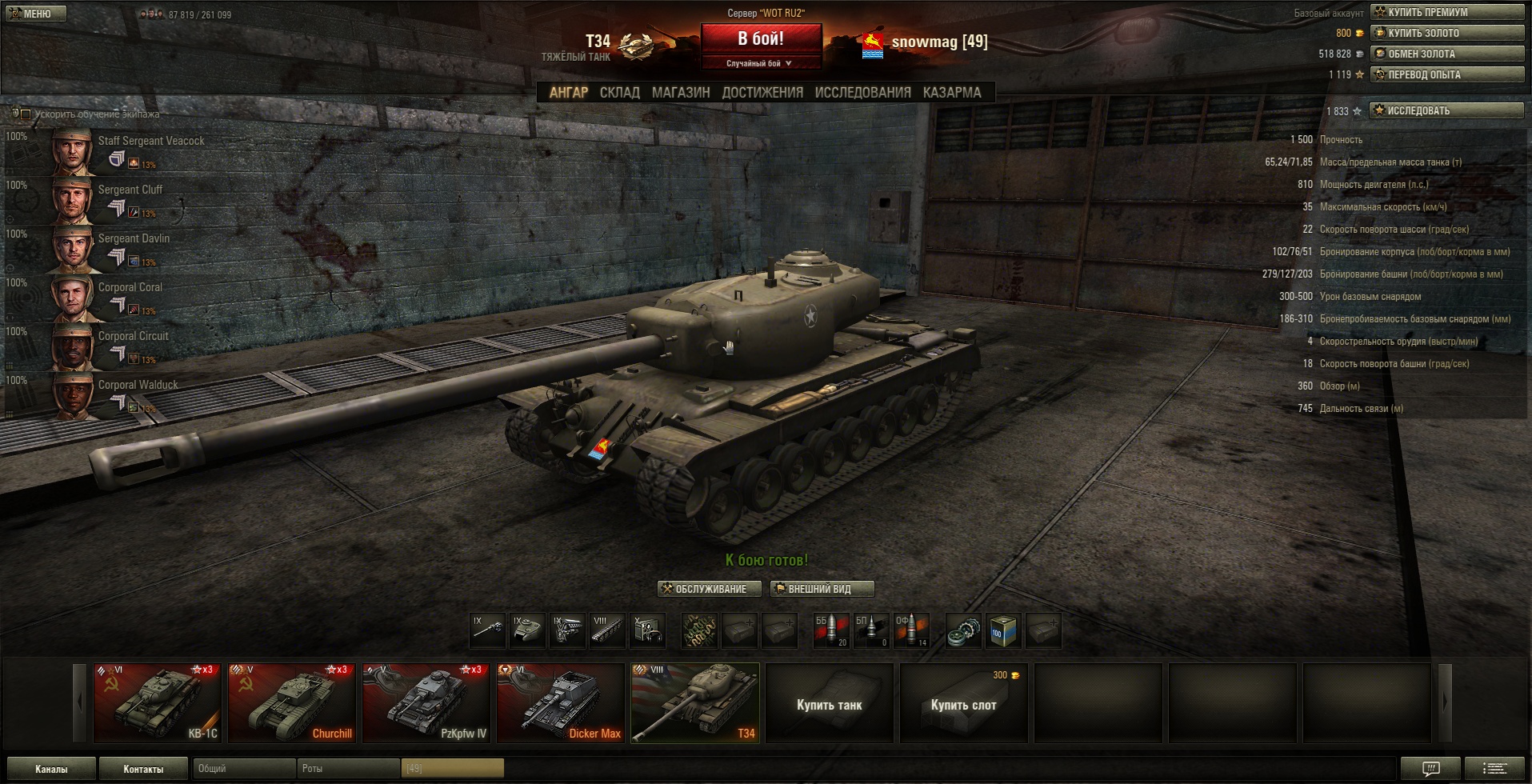Open the ОБСЛУЖИВАНИЕ service button
This screenshot has height=784, width=1532.
pos(702,590)
